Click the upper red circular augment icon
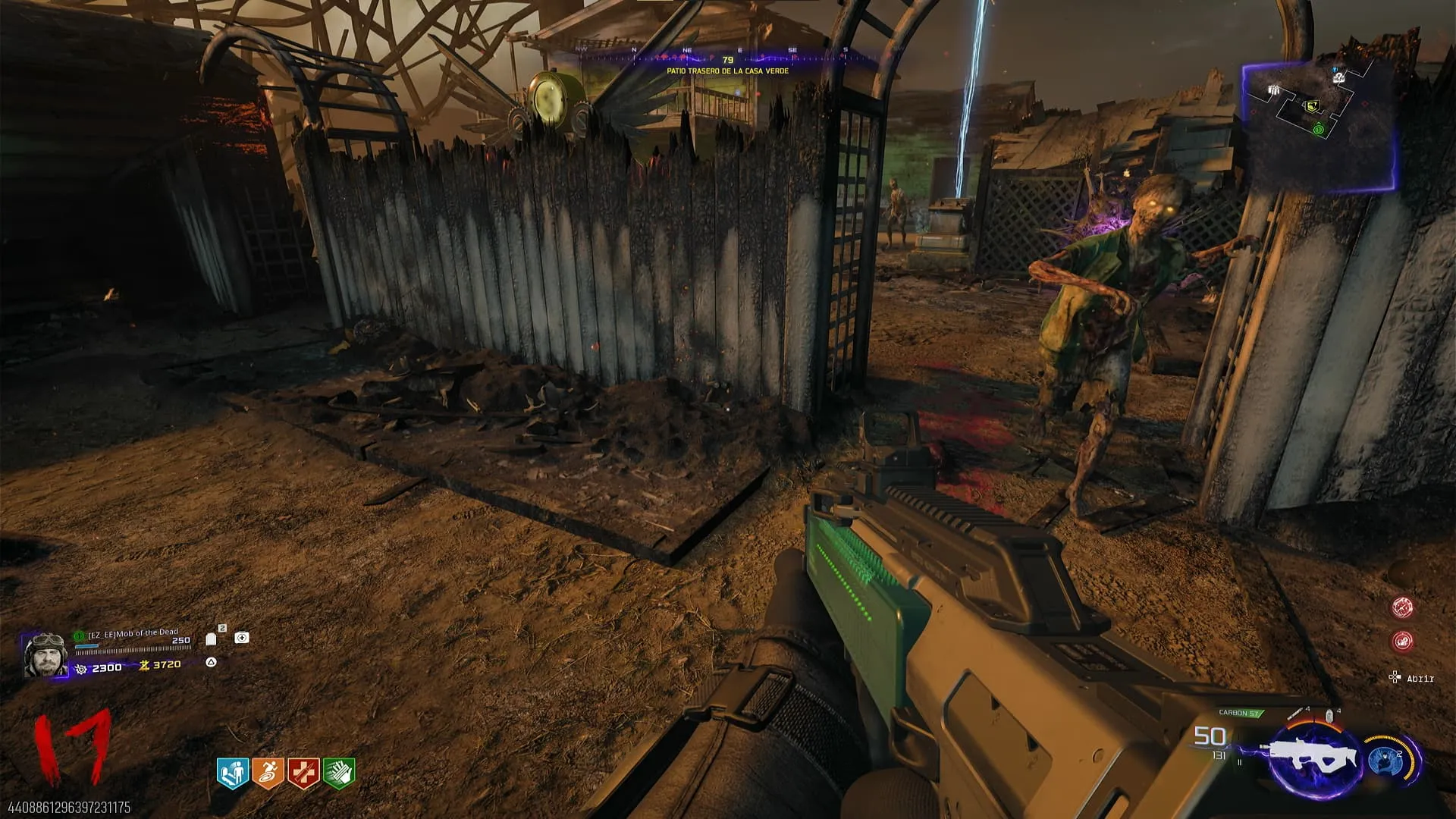The width and height of the screenshot is (1456, 819). pyautogui.click(x=1402, y=607)
